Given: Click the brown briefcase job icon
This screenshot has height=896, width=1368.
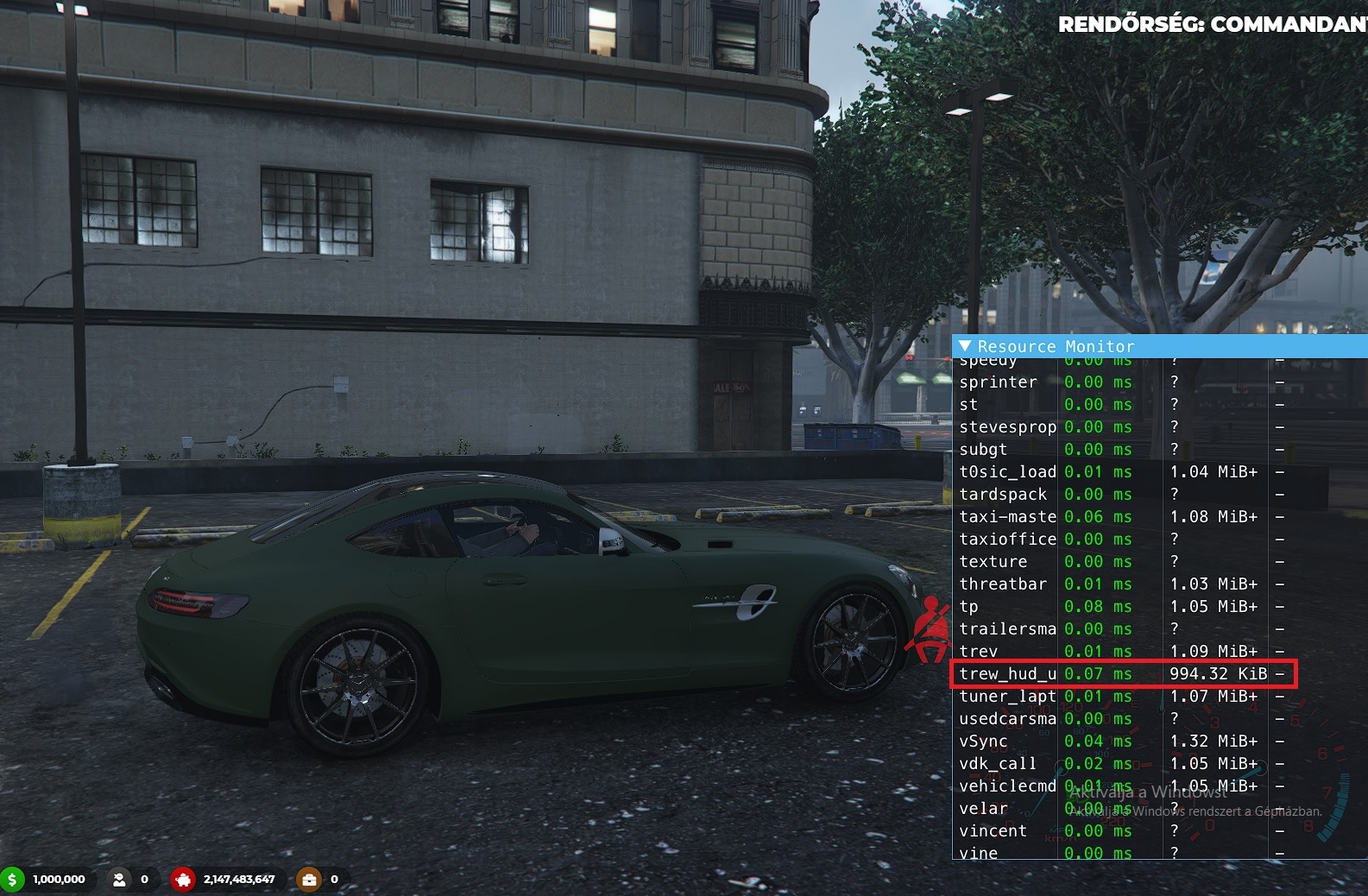Looking at the screenshot, I should point(309,879).
